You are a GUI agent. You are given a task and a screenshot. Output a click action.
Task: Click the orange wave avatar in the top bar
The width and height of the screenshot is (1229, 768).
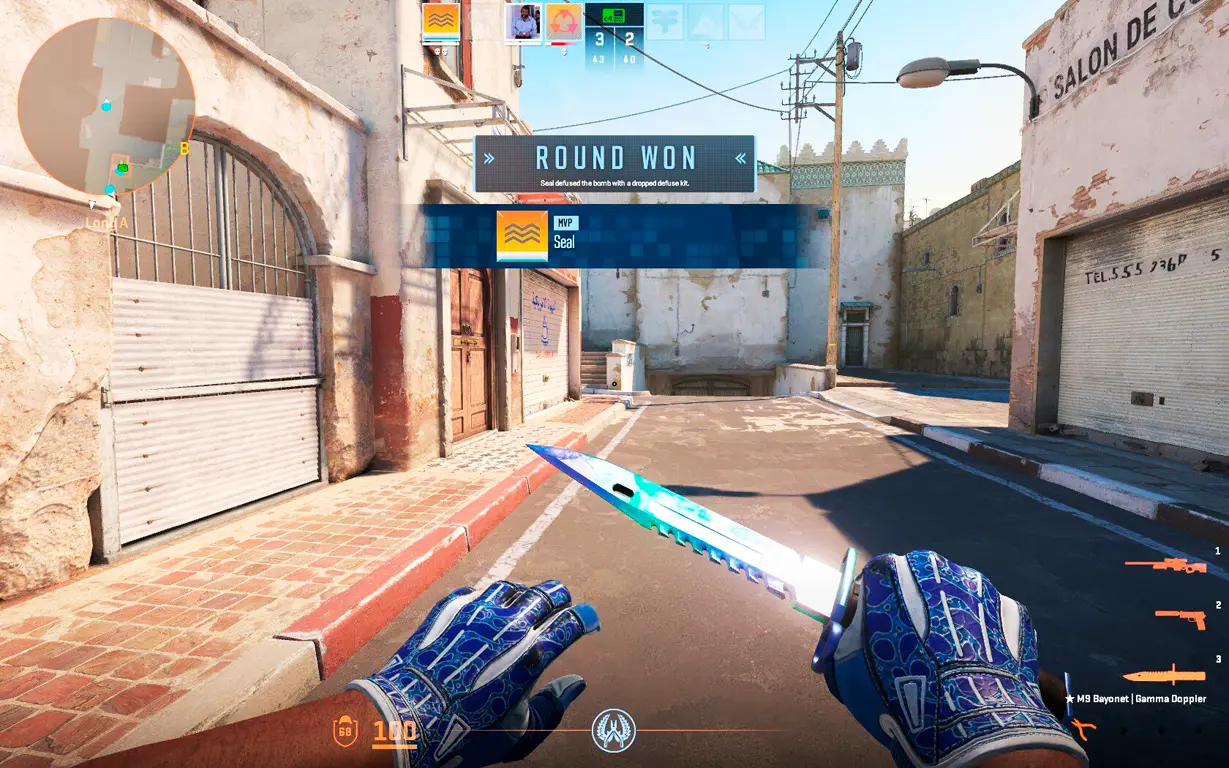441,22
